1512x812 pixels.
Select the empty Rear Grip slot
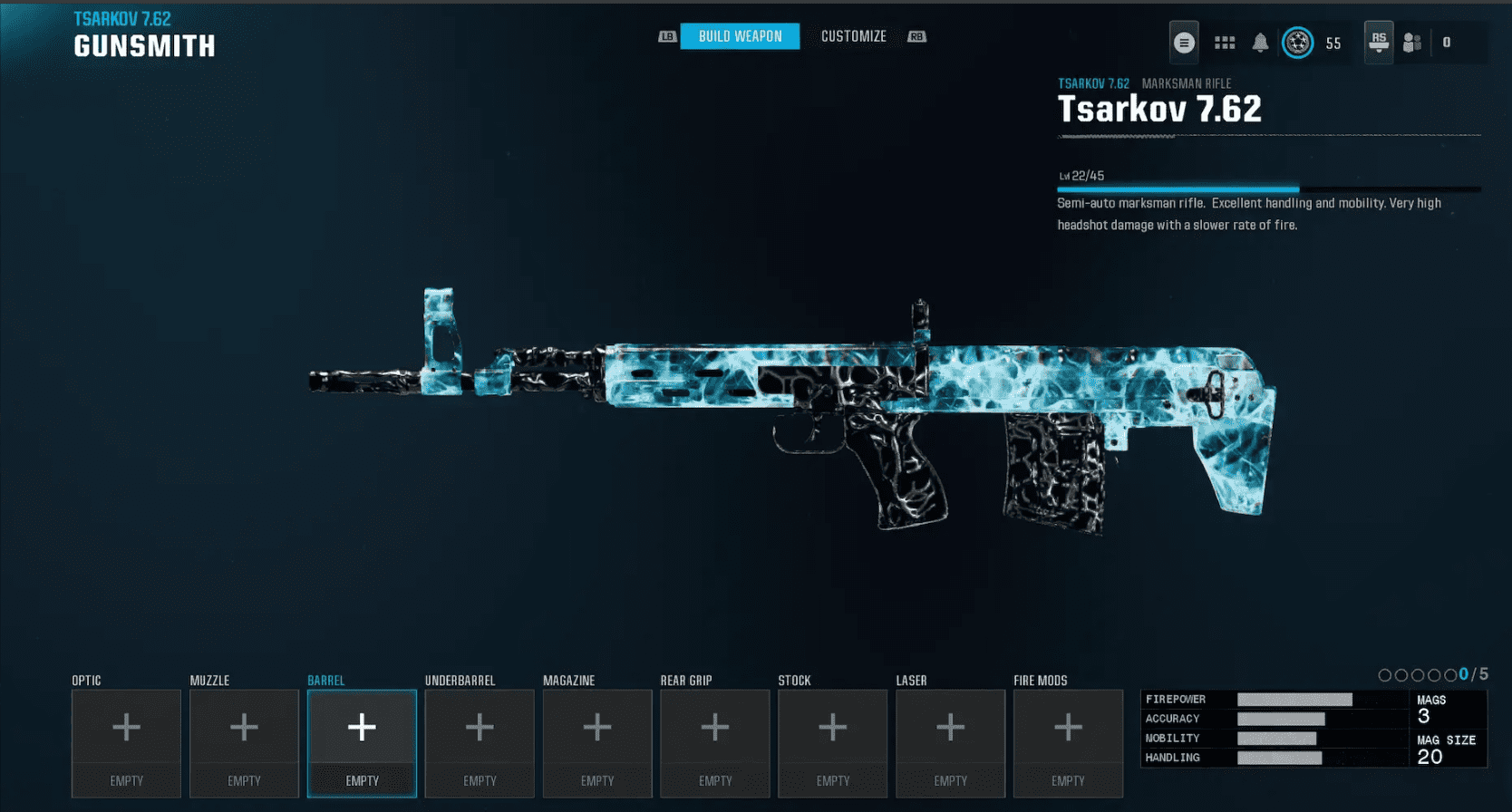[715, 726]
